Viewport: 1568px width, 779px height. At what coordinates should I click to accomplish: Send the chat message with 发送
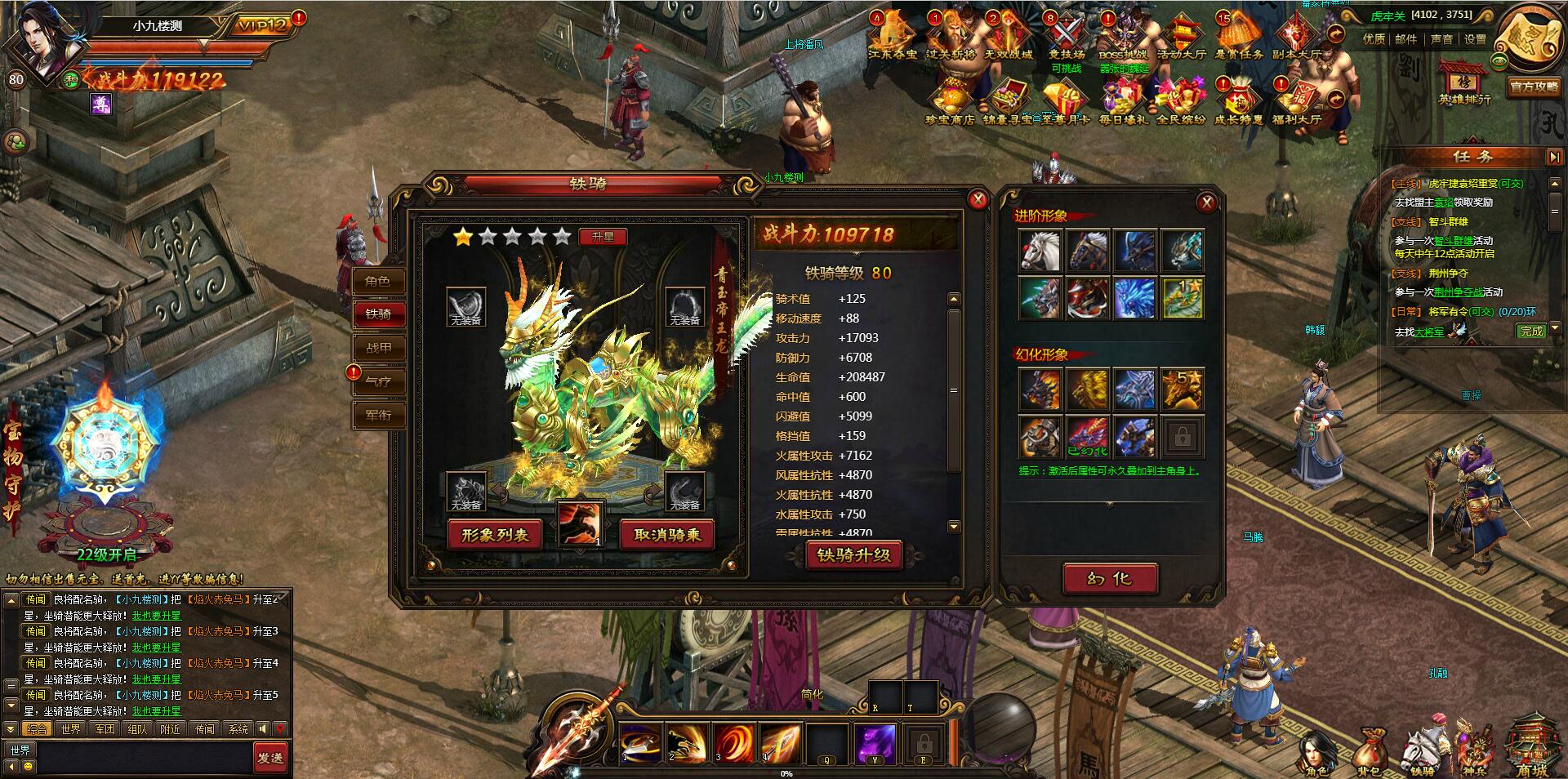270,758
